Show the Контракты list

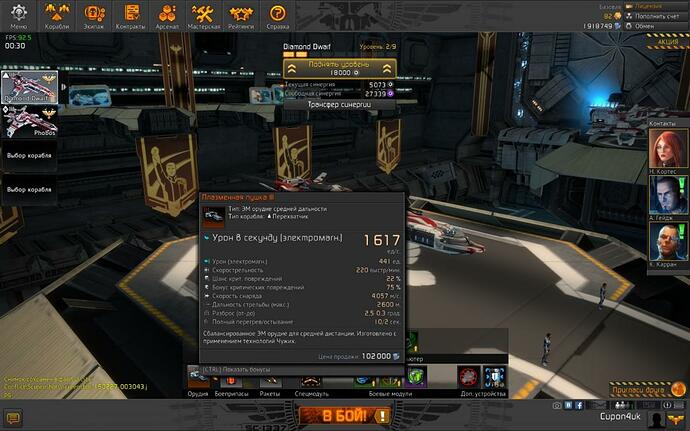coord(129,16)
